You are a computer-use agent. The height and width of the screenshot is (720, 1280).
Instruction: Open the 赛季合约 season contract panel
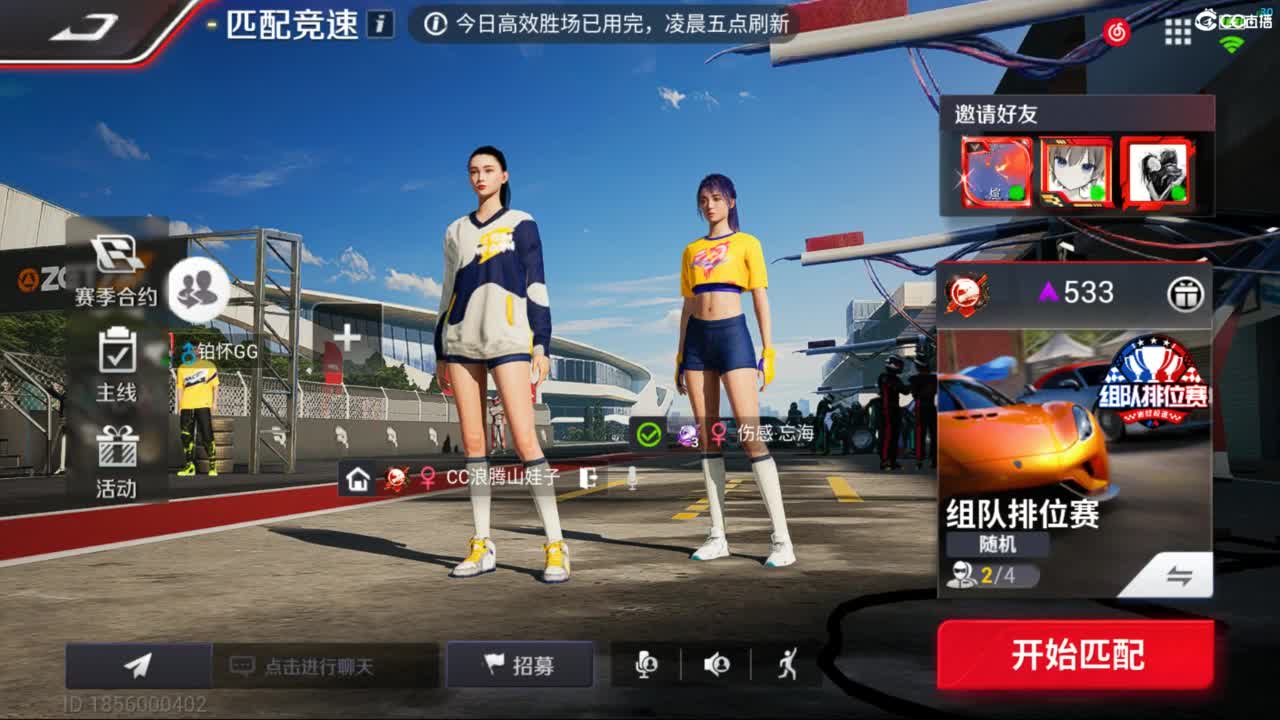point(113,271)
